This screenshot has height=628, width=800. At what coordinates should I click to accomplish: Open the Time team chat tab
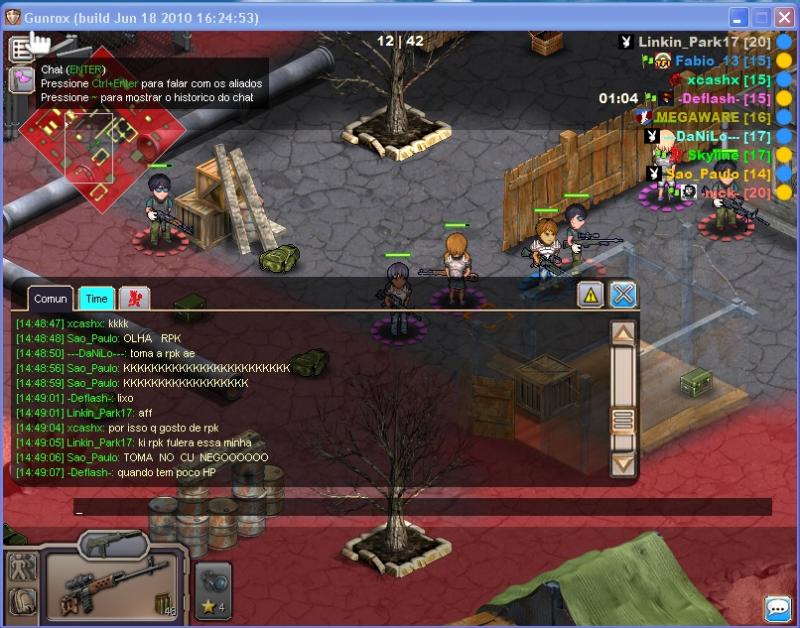(96, 298)
